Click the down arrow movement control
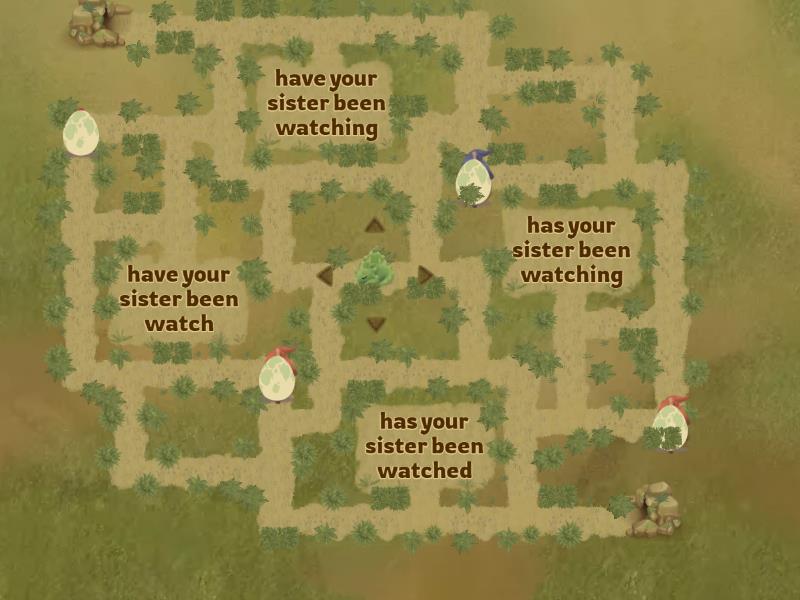The height and width of the screenshot is (600, 800). 376,323
